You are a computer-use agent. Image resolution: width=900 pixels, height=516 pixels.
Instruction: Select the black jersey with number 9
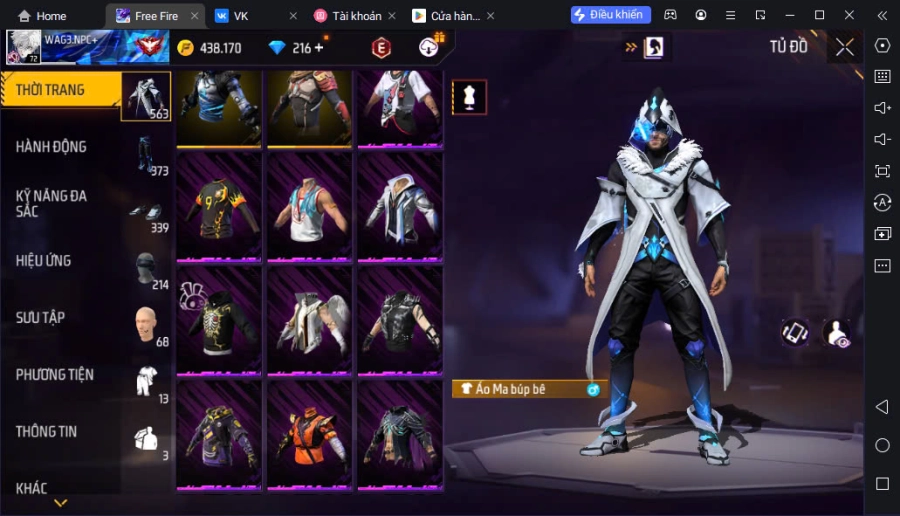pyautogui.click(x=219, y=207)
